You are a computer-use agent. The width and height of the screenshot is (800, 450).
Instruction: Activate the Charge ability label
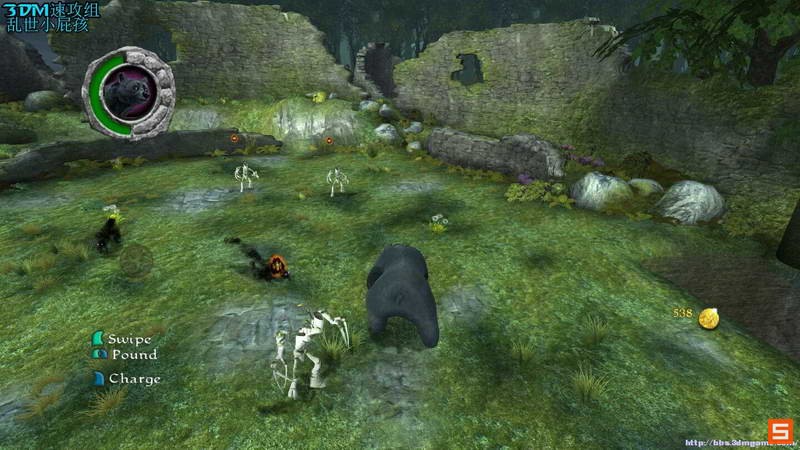point(134,379)
